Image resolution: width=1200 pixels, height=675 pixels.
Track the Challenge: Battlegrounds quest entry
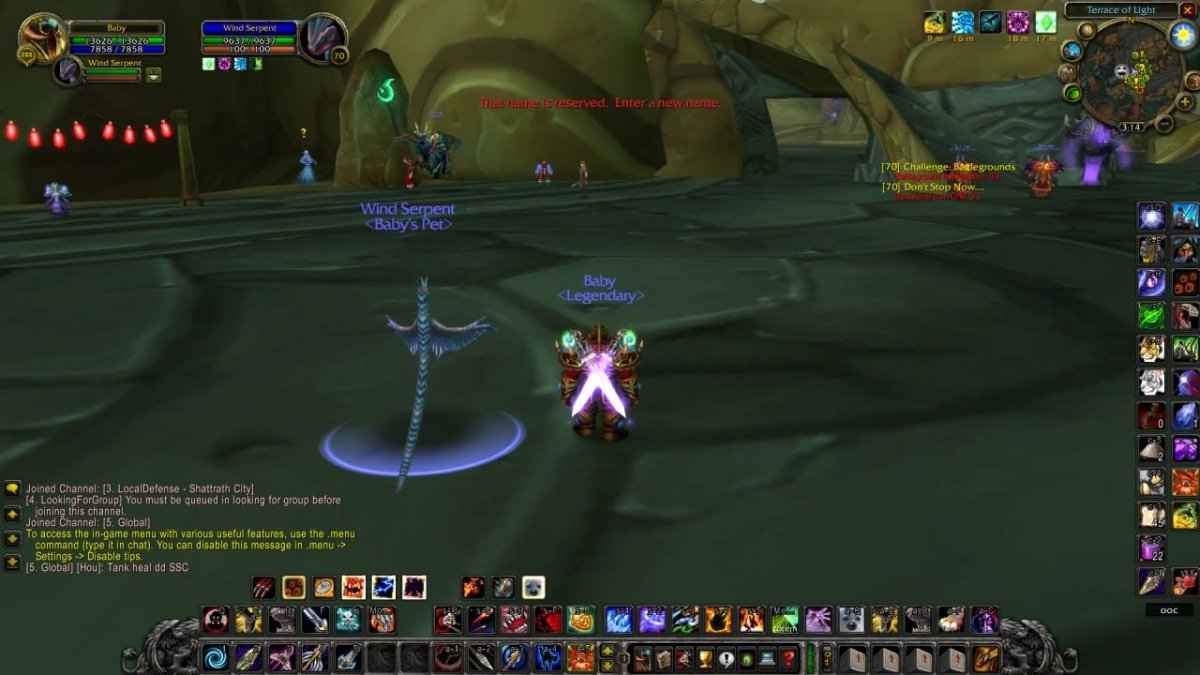click(x=948, y=167)
